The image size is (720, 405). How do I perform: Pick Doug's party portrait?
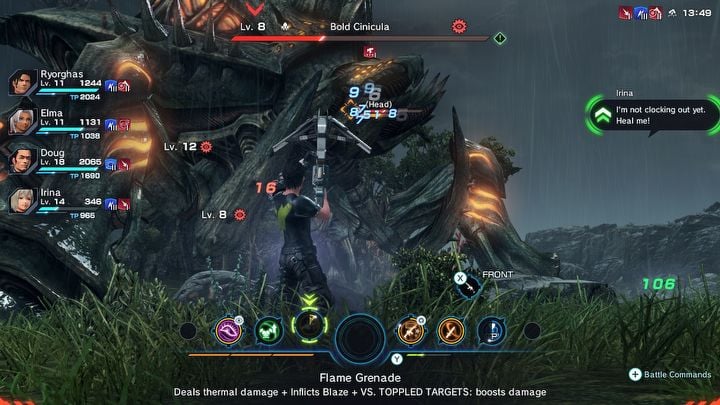pyautogui.click(x=24, y=162)
